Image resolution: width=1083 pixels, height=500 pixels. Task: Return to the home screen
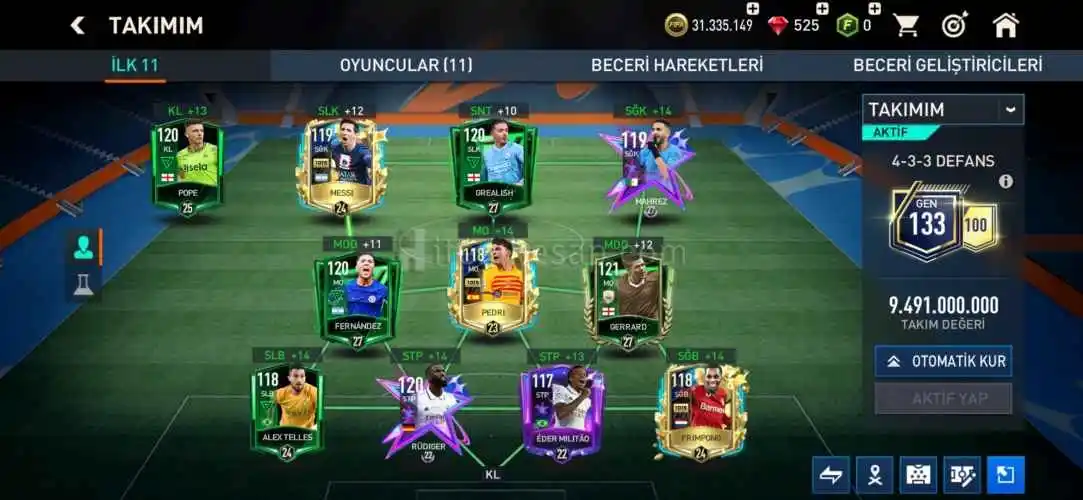tap(1005, 25)
